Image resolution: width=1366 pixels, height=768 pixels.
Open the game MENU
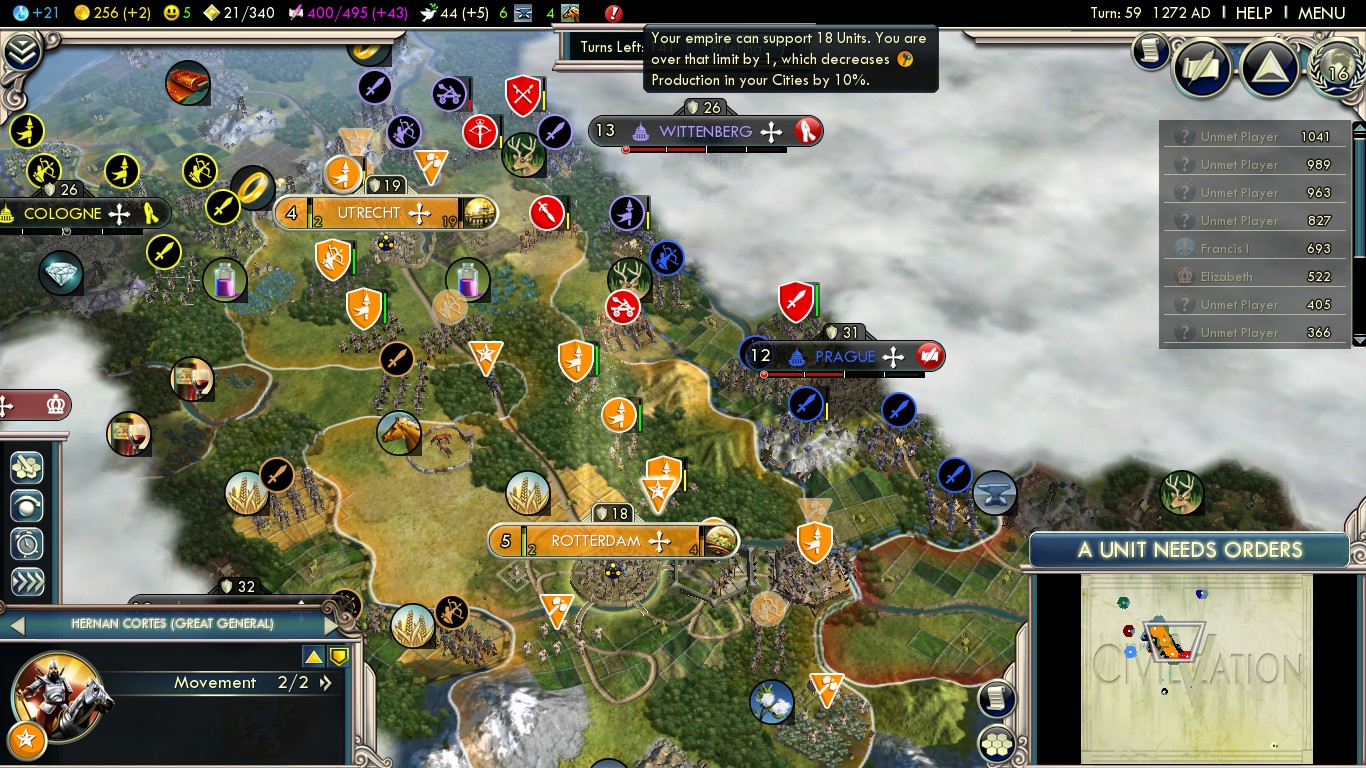(1321, 13)
